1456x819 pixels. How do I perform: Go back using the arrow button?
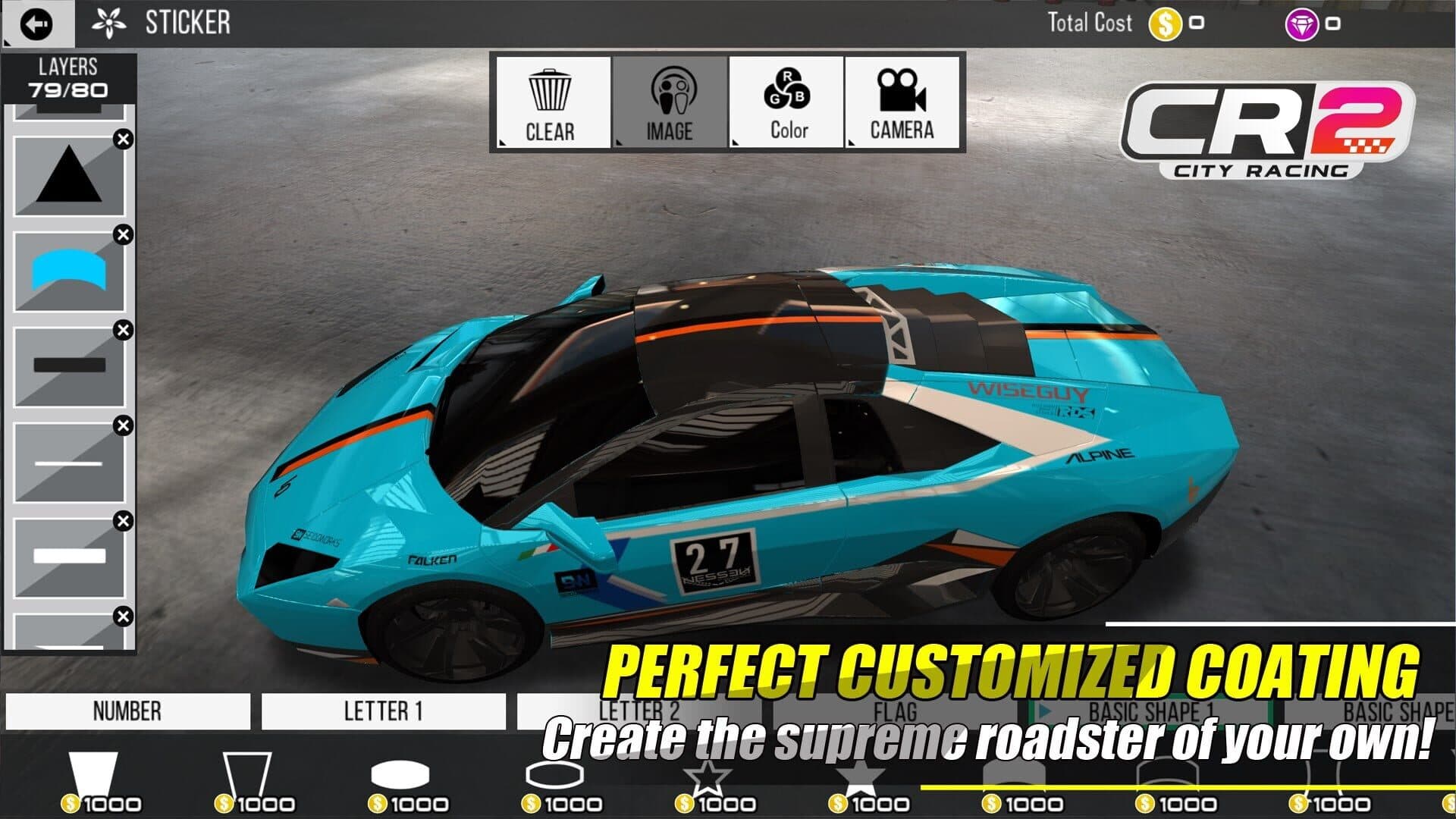(x=36, y=24)
